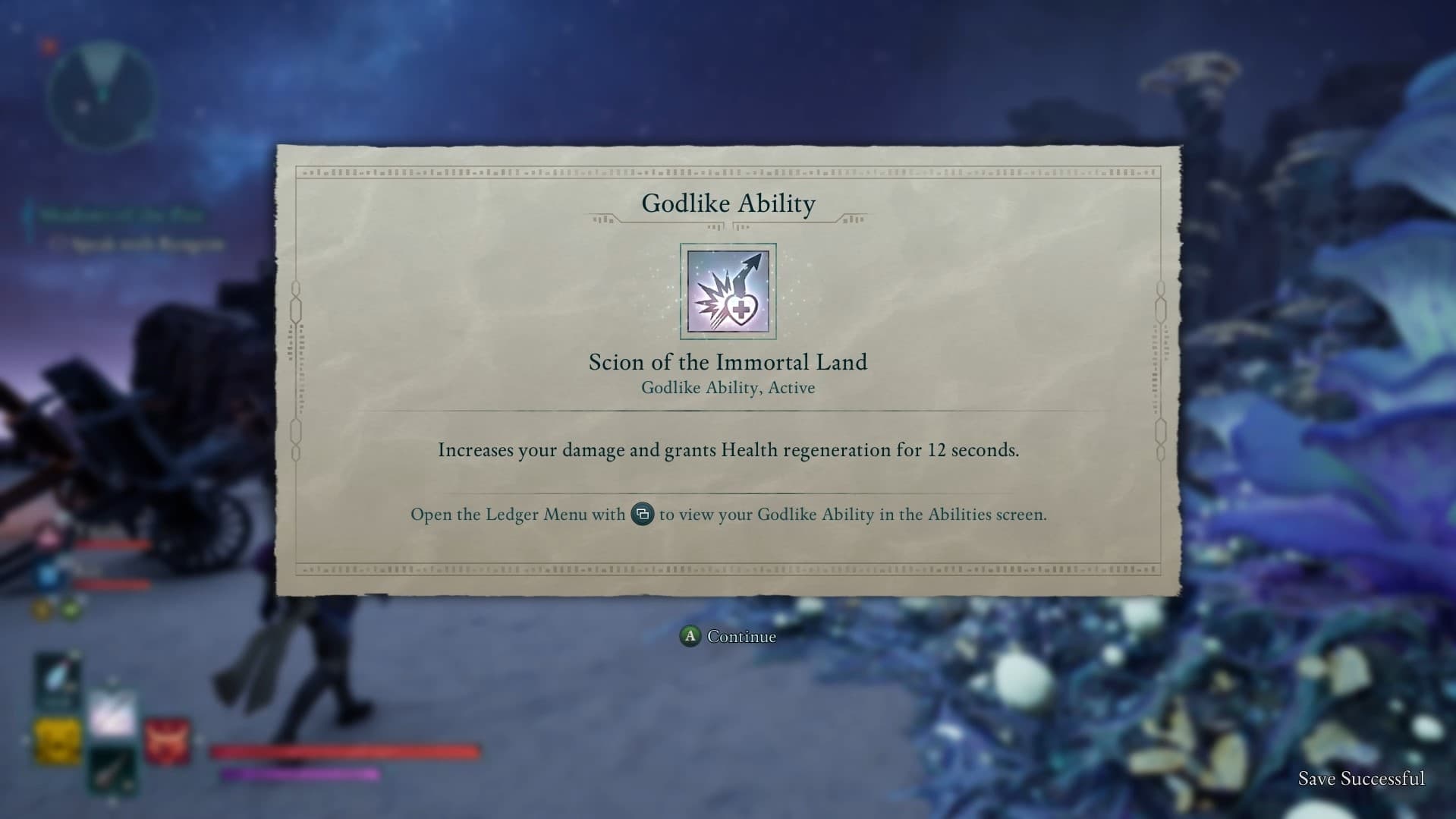
Task: Click the Godlike Ability, Active subtitle text
Action: coord(727,387)
